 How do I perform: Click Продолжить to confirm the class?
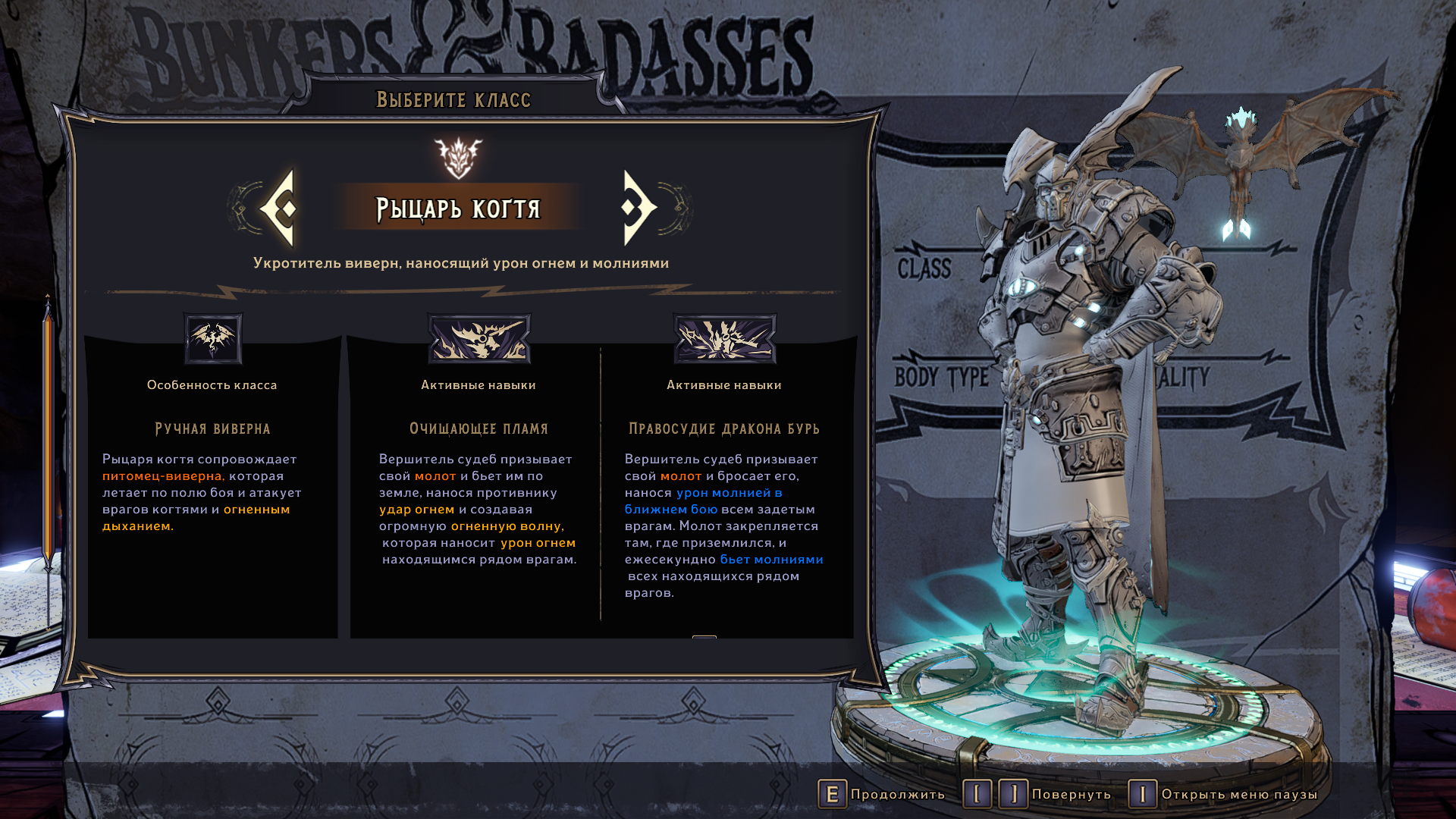pyautogui.click(x=882, y=794)
